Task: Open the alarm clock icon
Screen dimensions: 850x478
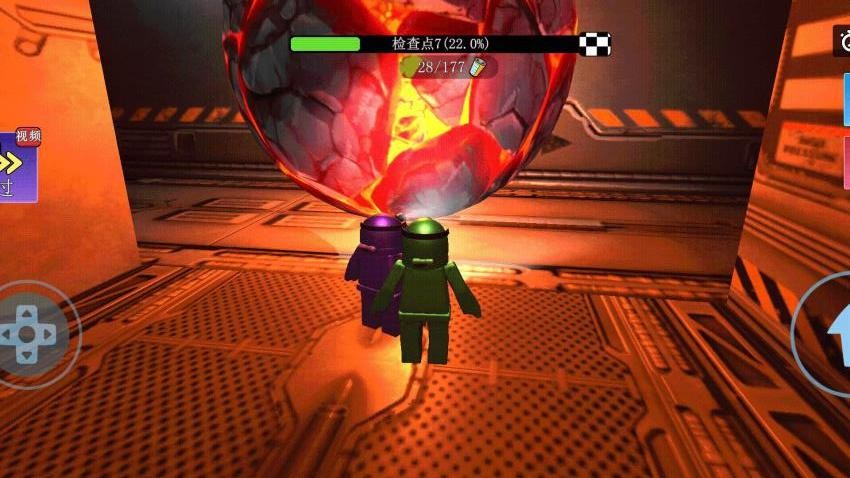Action: point(842,41)
